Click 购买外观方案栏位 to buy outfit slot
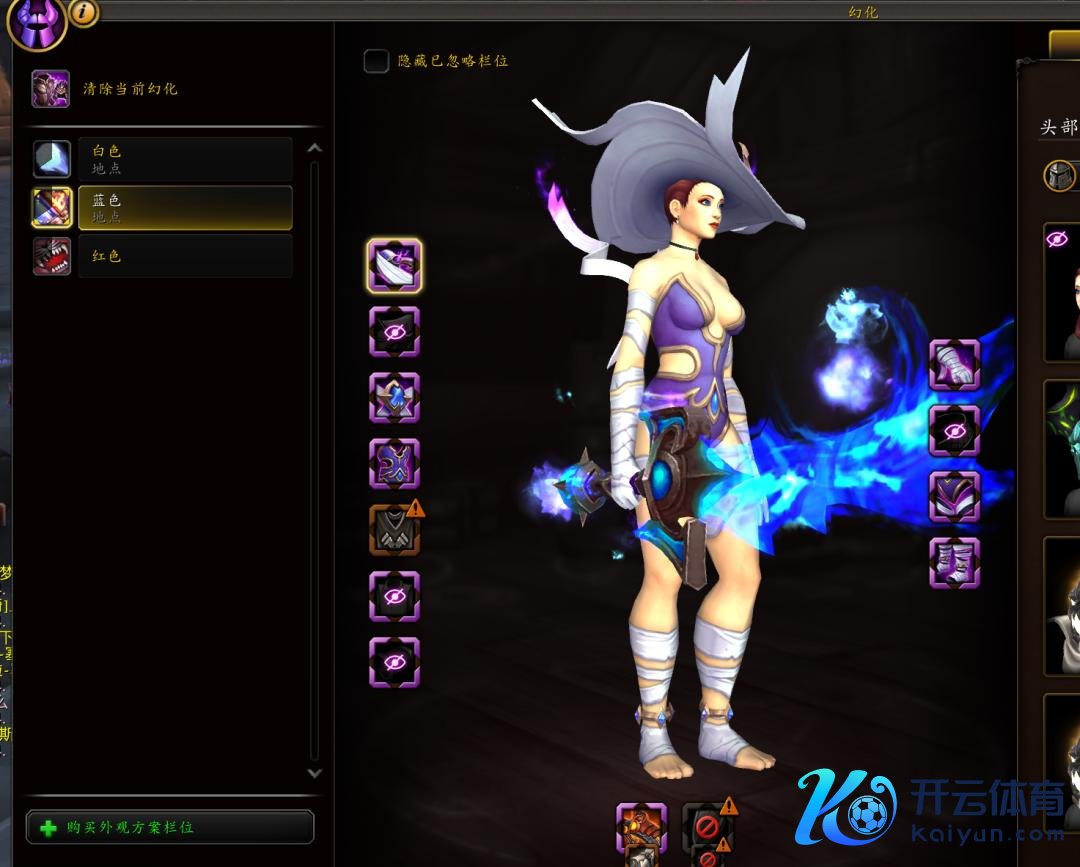The width and height of the screenshot is (1080, 867). click(x=170, y=828)
